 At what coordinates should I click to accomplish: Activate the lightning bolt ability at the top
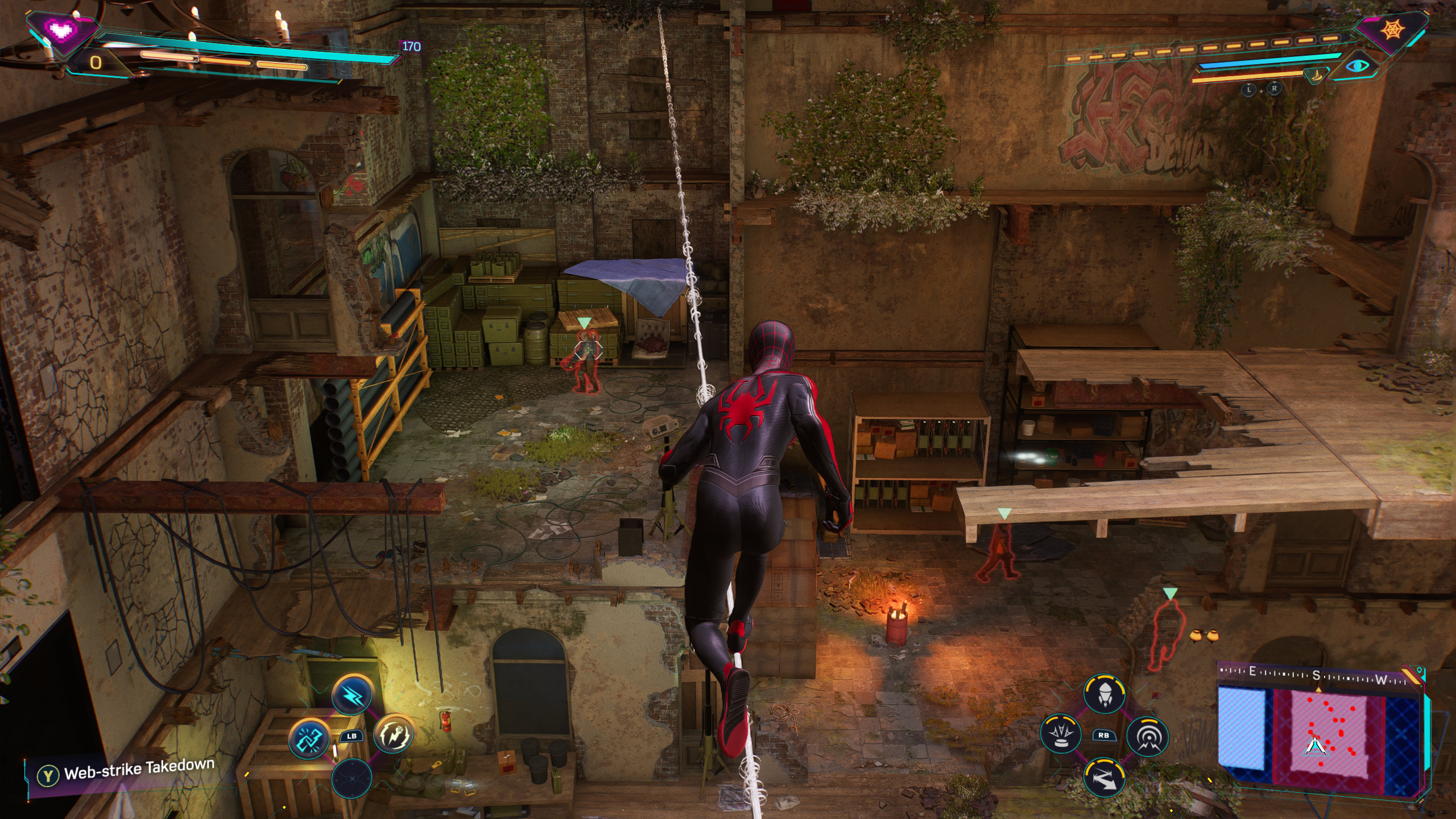(353, 694)
